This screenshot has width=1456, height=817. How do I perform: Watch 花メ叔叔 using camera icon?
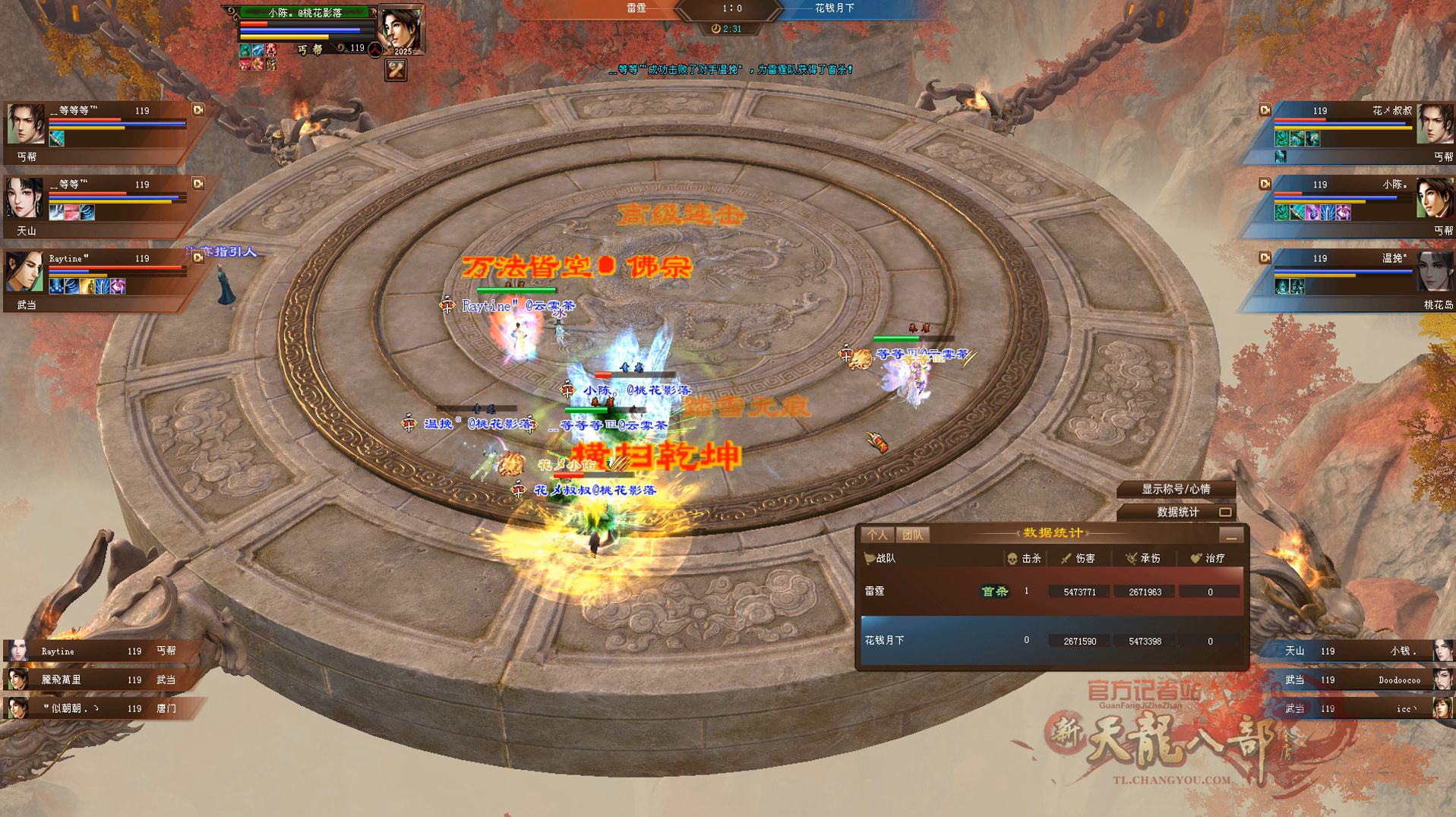click(x=1265, y=110)
